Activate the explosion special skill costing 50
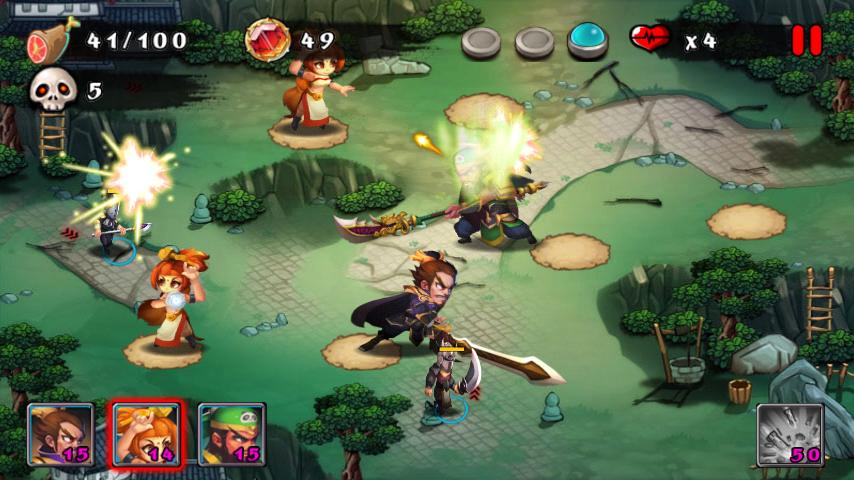The height and width of the screenshot is (480, 854). tap(790, 435)
